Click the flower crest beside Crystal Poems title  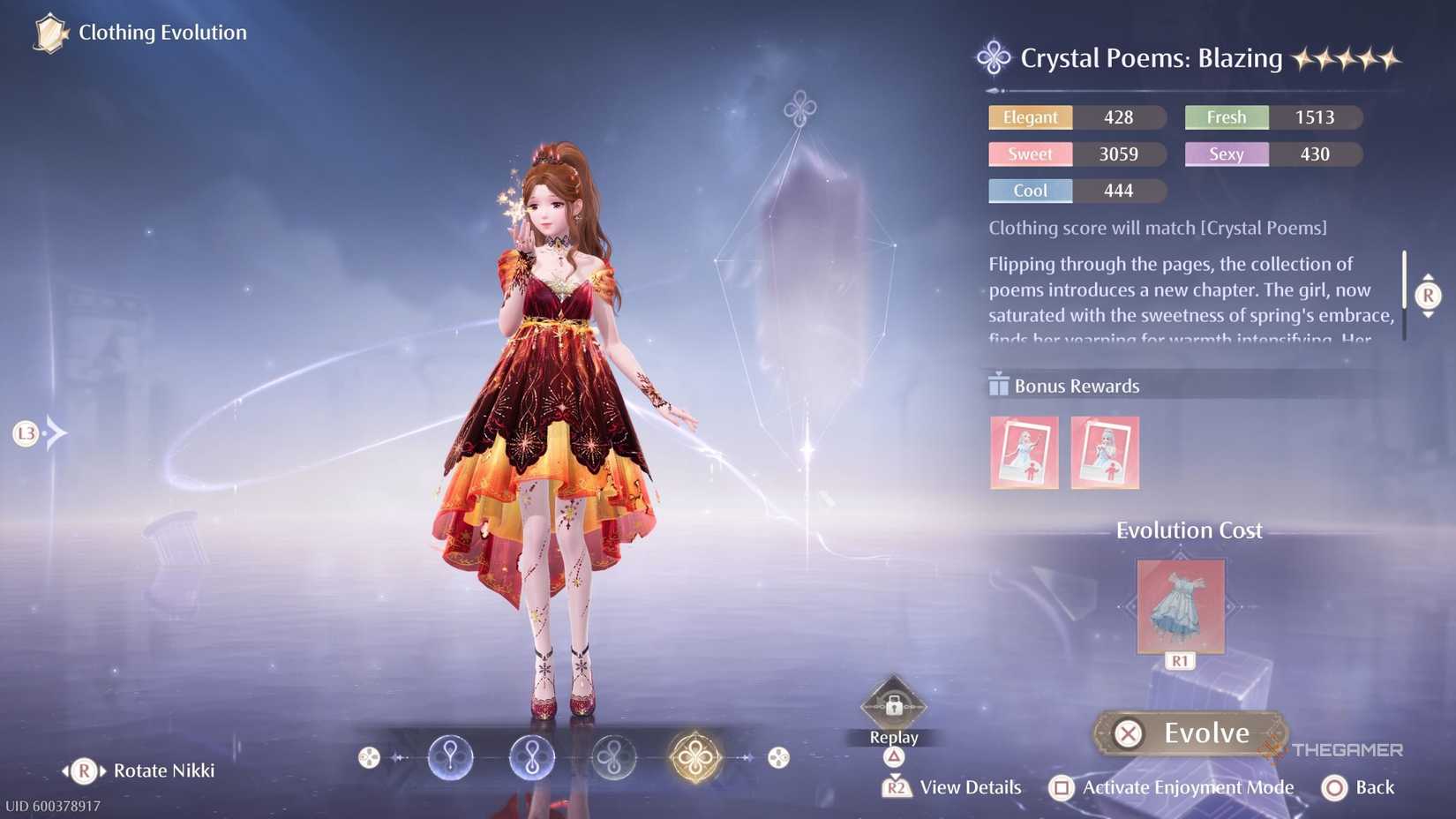[x=992, y=56]
